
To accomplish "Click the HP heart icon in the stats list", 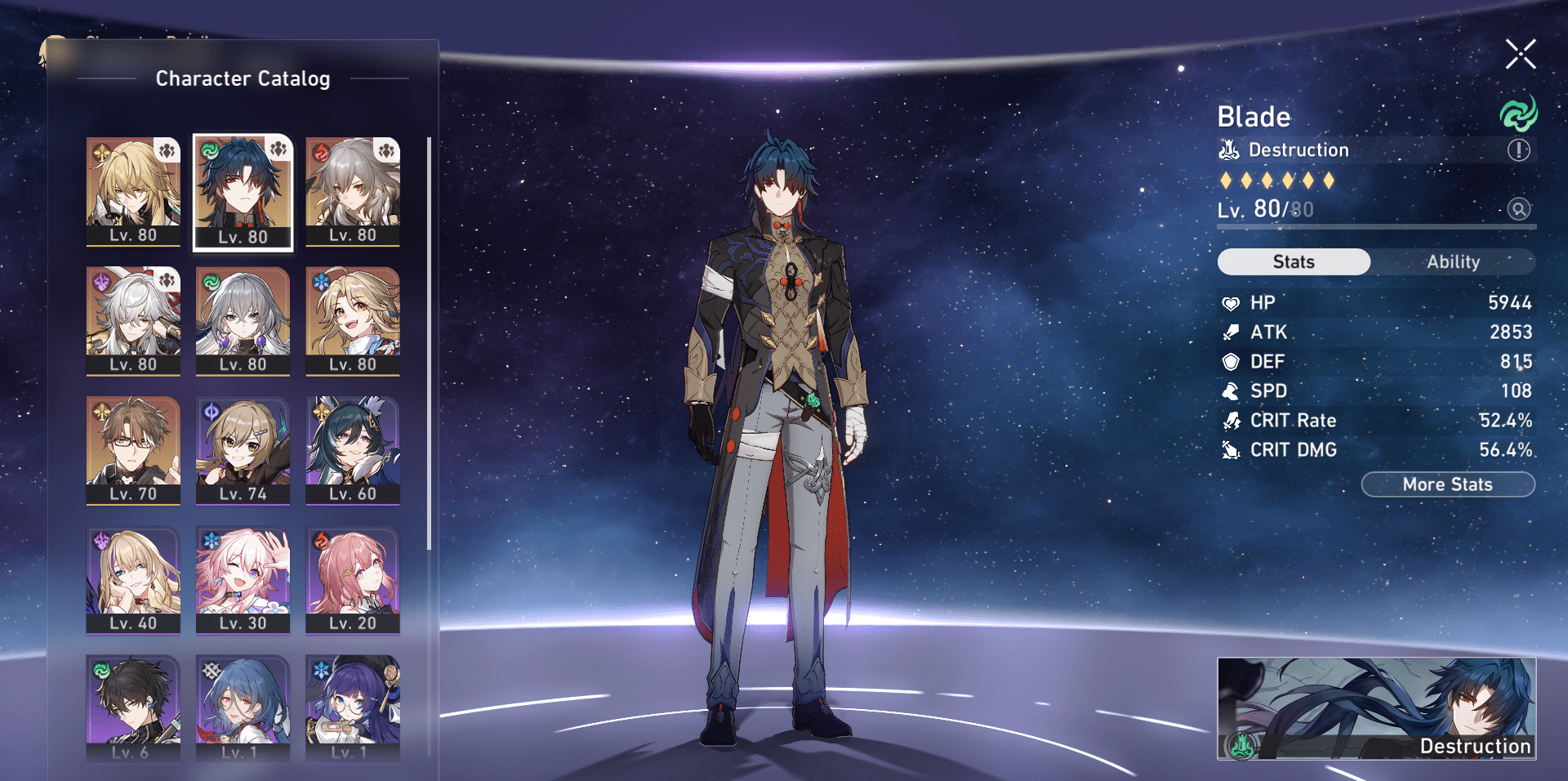I will coord(1230,302).
